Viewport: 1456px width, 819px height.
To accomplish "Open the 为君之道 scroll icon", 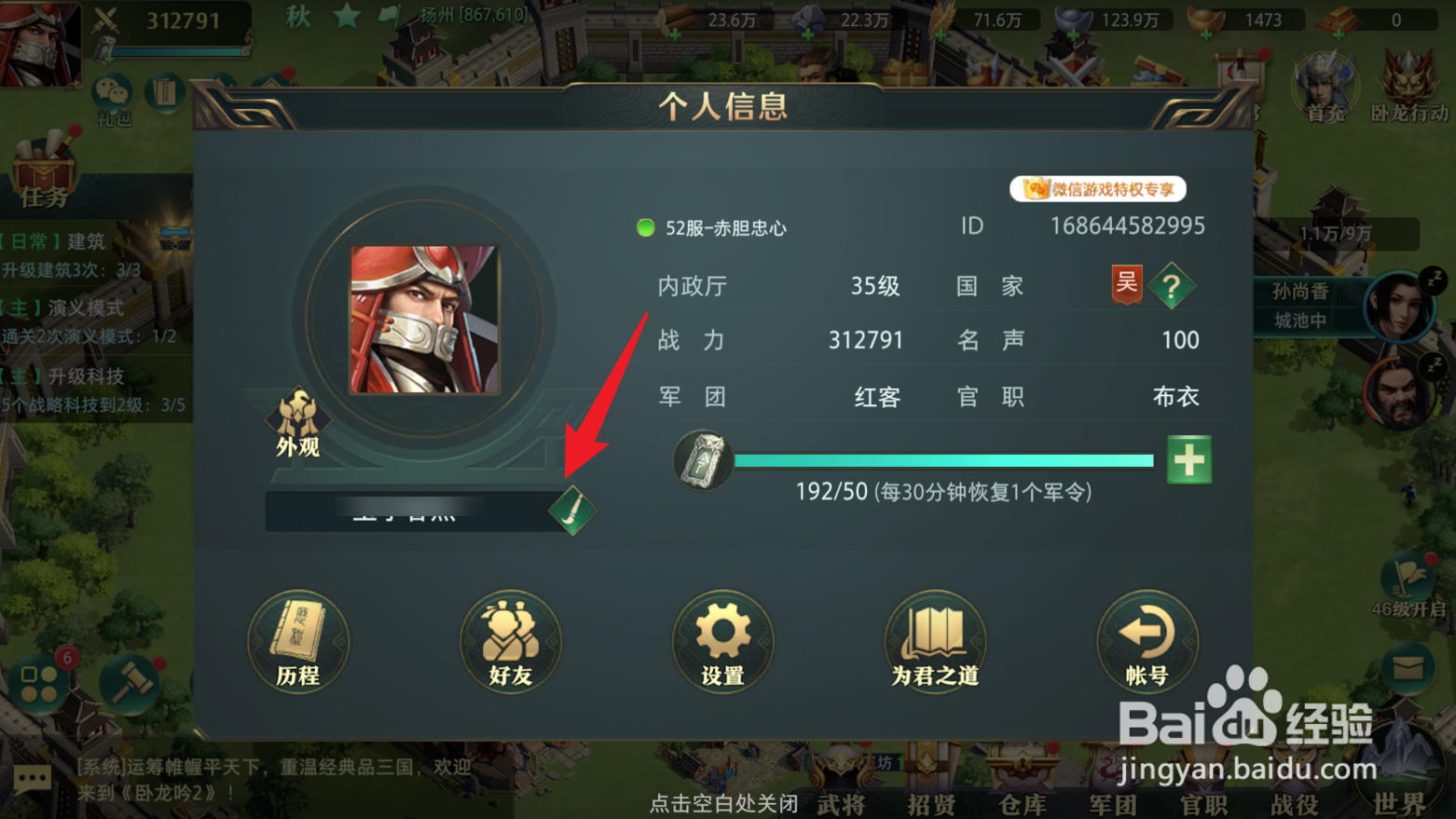I will [x=934, y=643].
